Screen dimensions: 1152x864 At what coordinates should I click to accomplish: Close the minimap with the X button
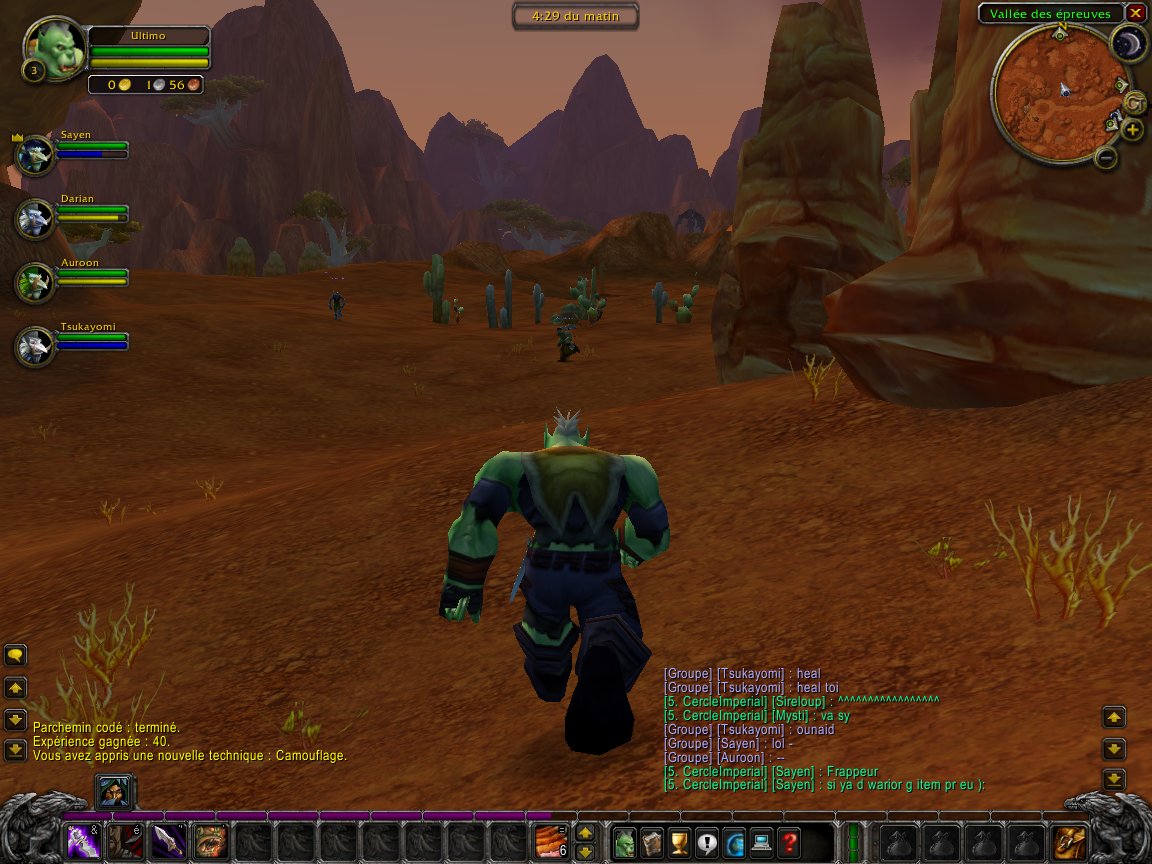(1135, 13)
